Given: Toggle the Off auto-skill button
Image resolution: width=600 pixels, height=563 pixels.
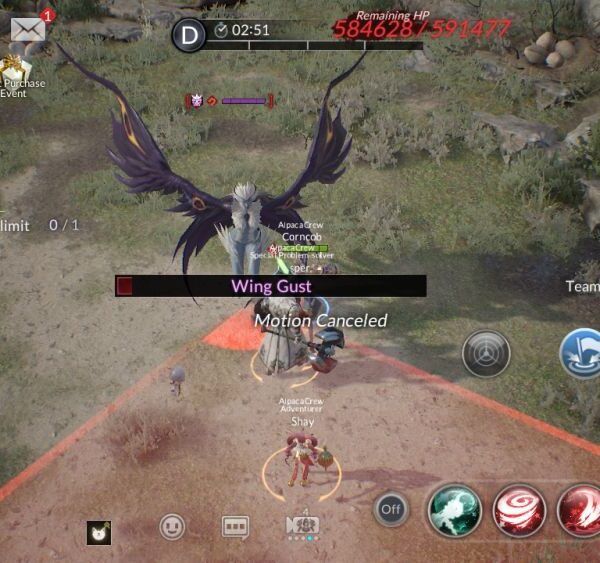Looking at the screenshot, I should click(x=391, y=509).
